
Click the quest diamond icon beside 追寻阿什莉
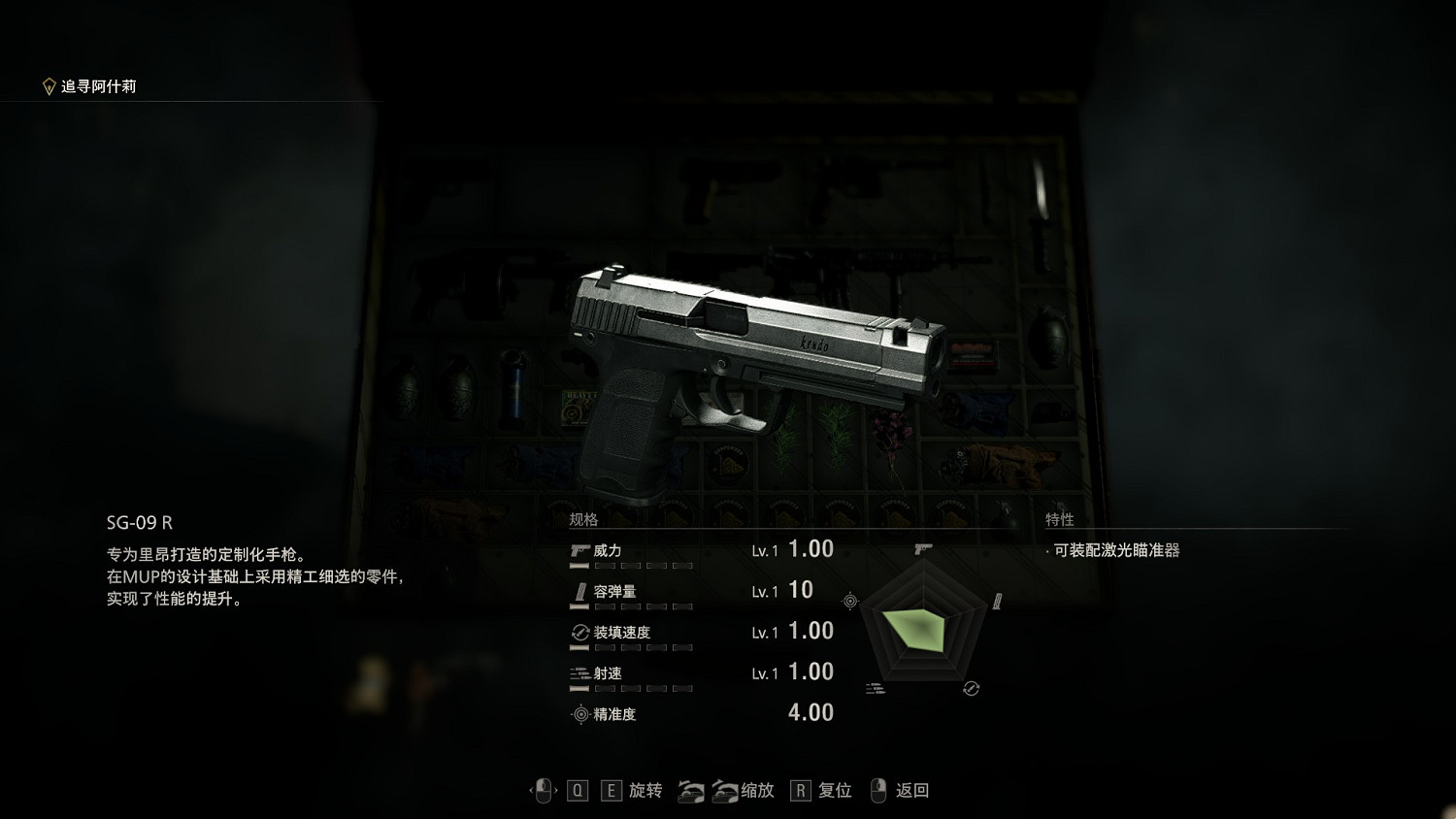point(50,85)
